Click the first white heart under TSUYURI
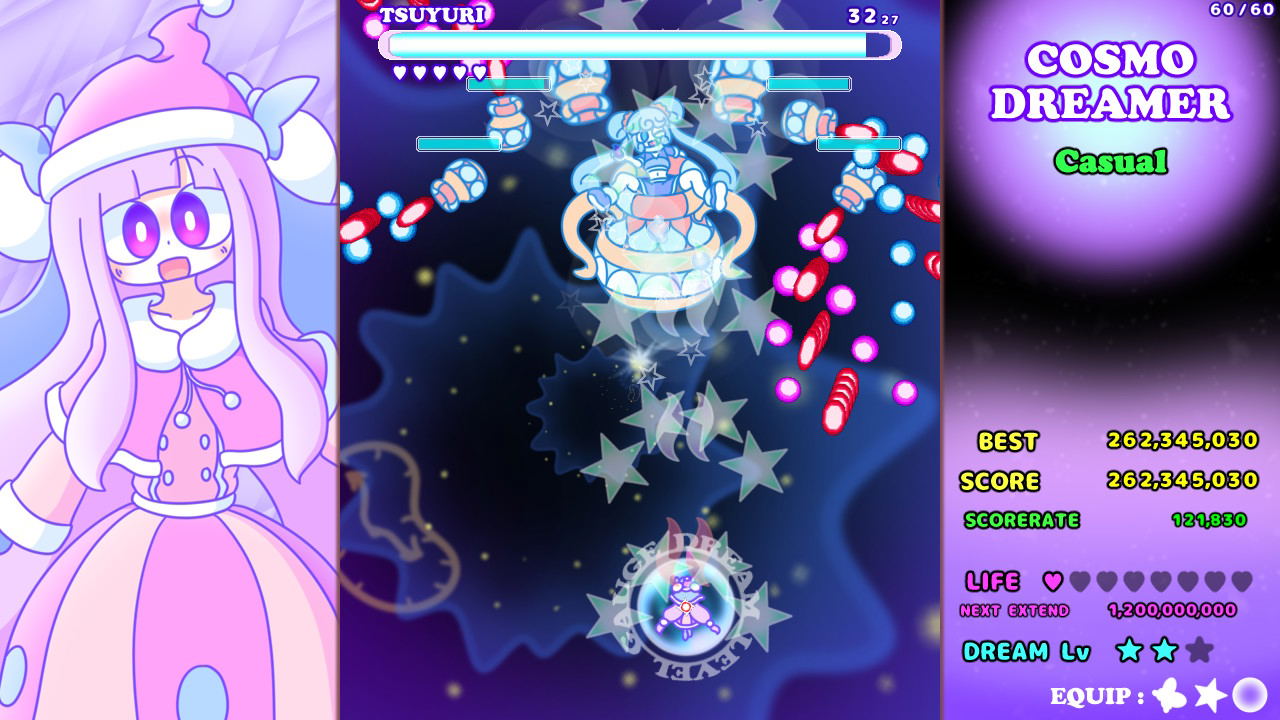Screen dimensions: 1280x720 coord(398,71)
